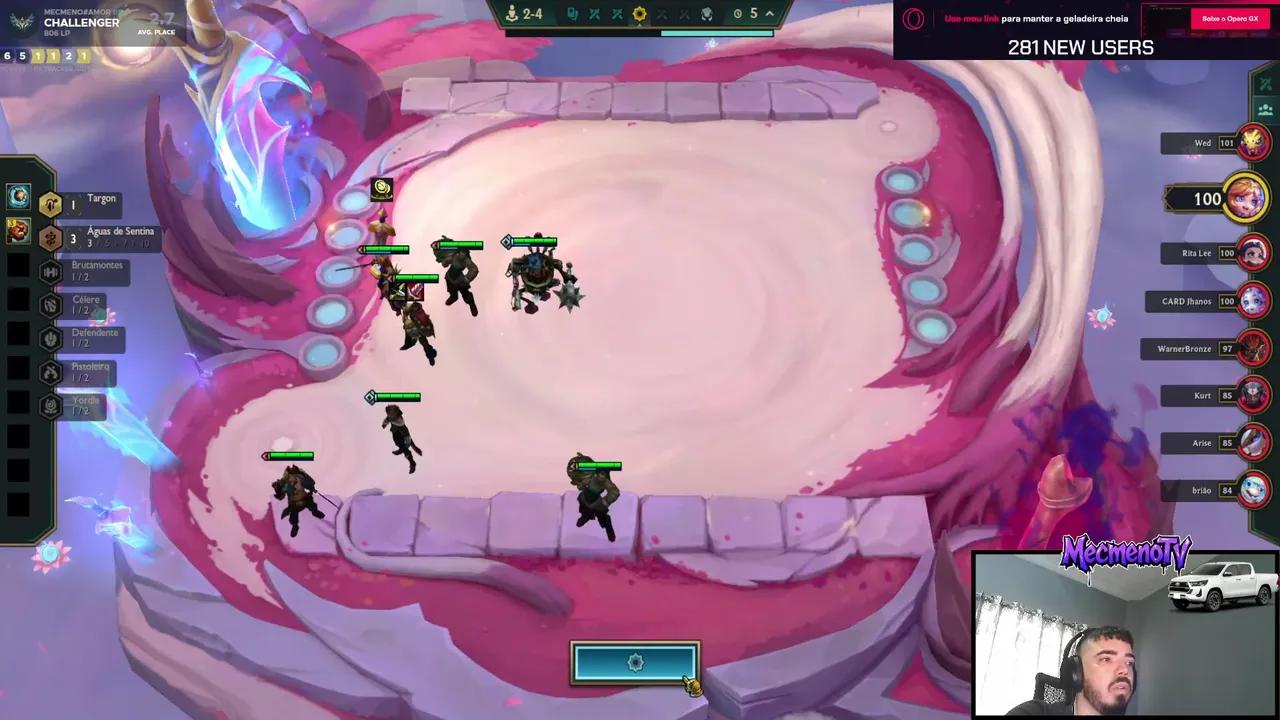Click the Baixe o Opera GX button
This screenshot has height=720, width=1280.
tap(1228, 18)
